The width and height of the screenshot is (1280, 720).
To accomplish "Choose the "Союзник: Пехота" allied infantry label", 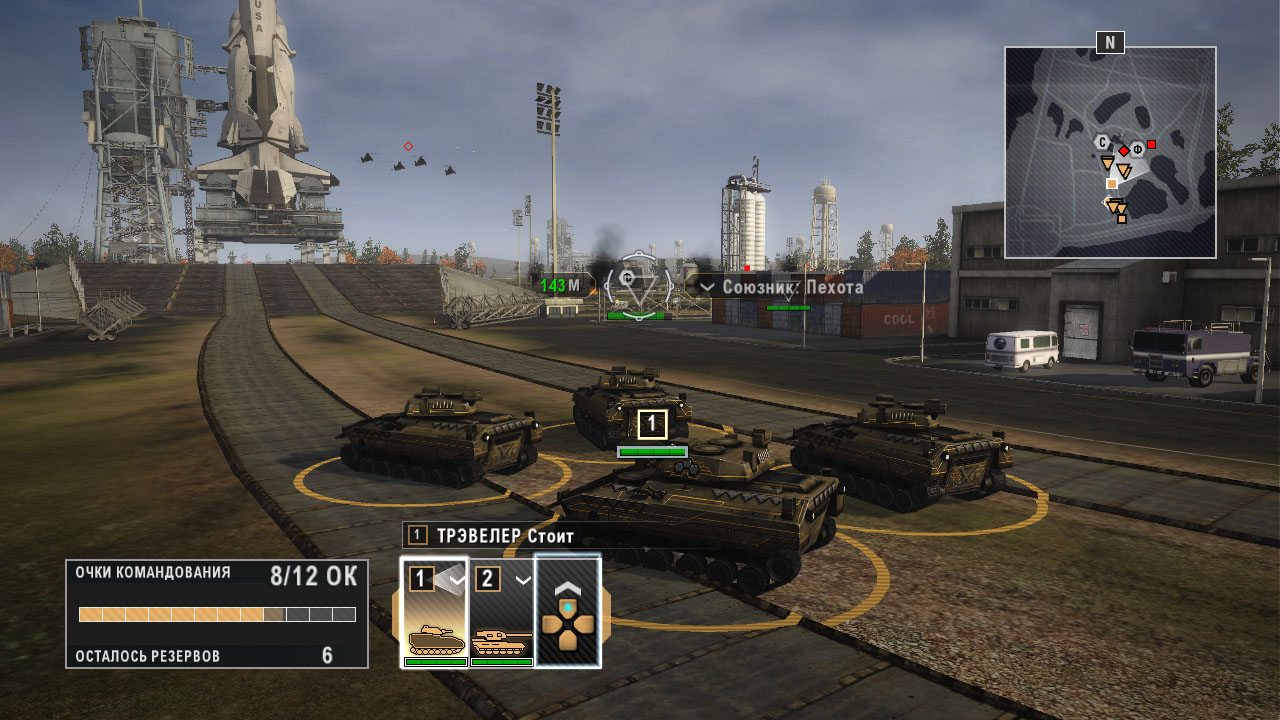I will coord(782,287).
